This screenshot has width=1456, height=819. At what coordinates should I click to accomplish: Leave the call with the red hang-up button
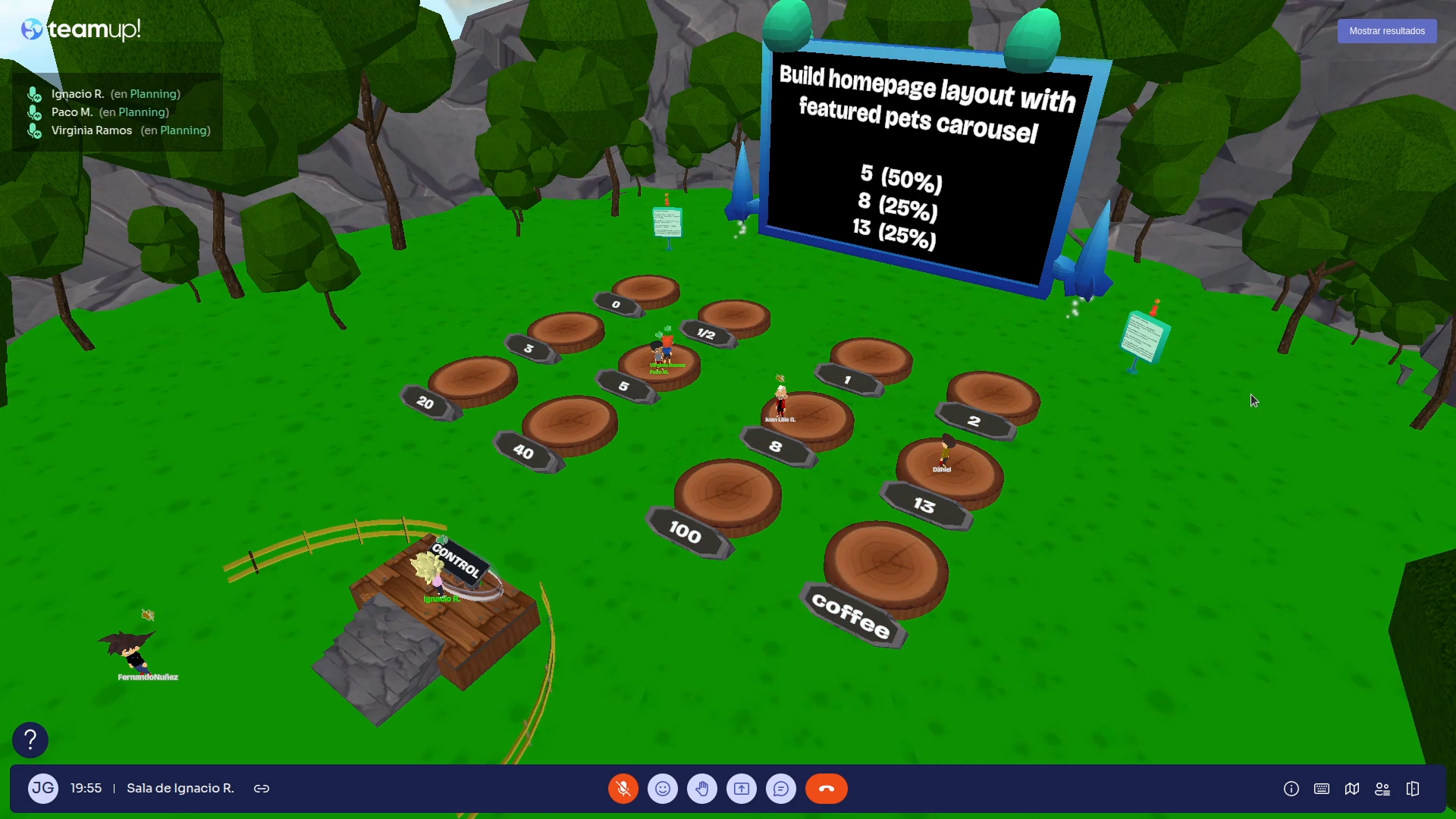point(827,789)
